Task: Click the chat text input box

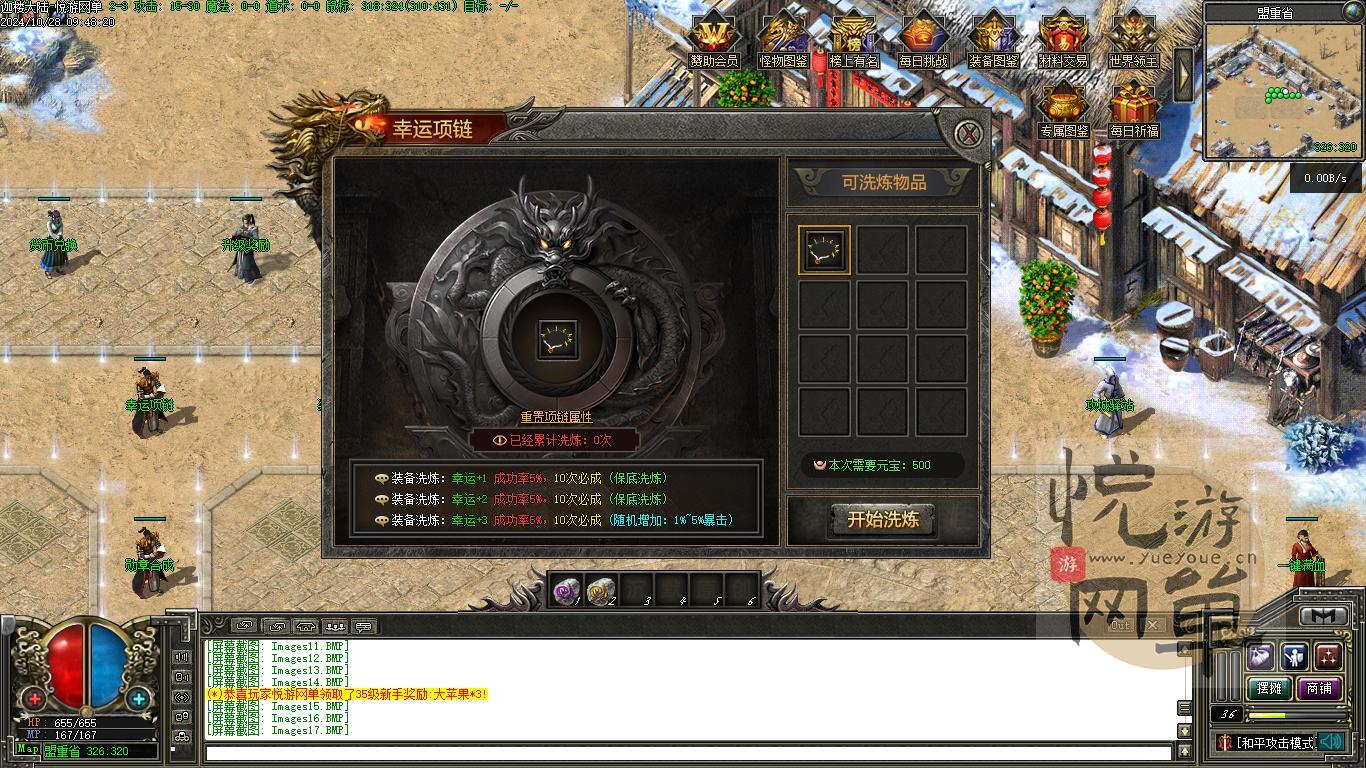Action: tap(688, 753)
